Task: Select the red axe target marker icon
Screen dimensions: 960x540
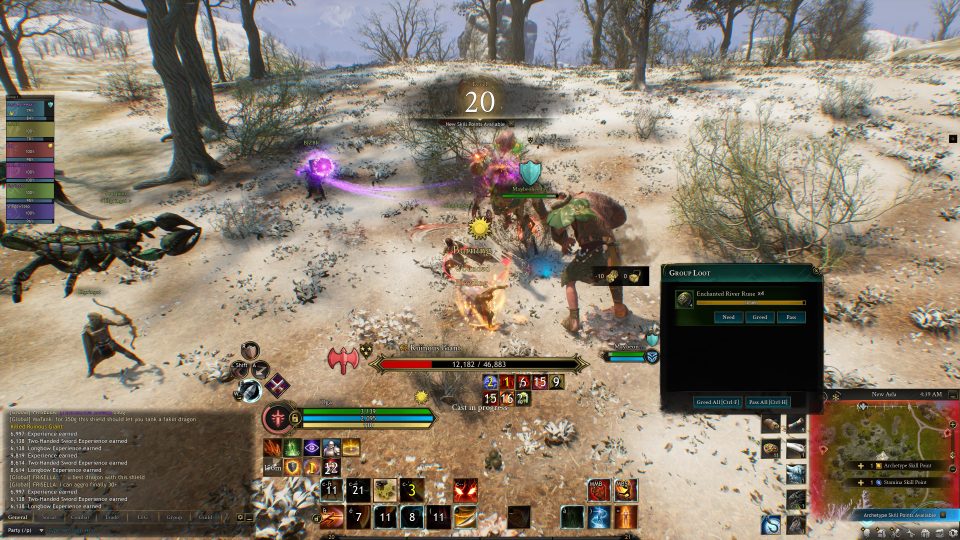Action: (x=342, y=359)
